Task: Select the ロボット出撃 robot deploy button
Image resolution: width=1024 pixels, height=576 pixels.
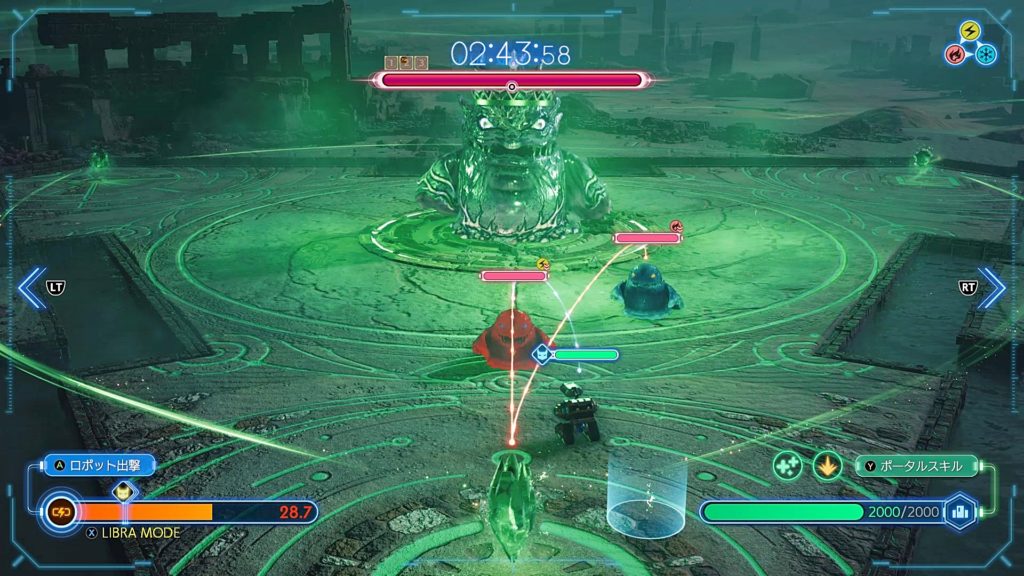Action: [100, 465]
